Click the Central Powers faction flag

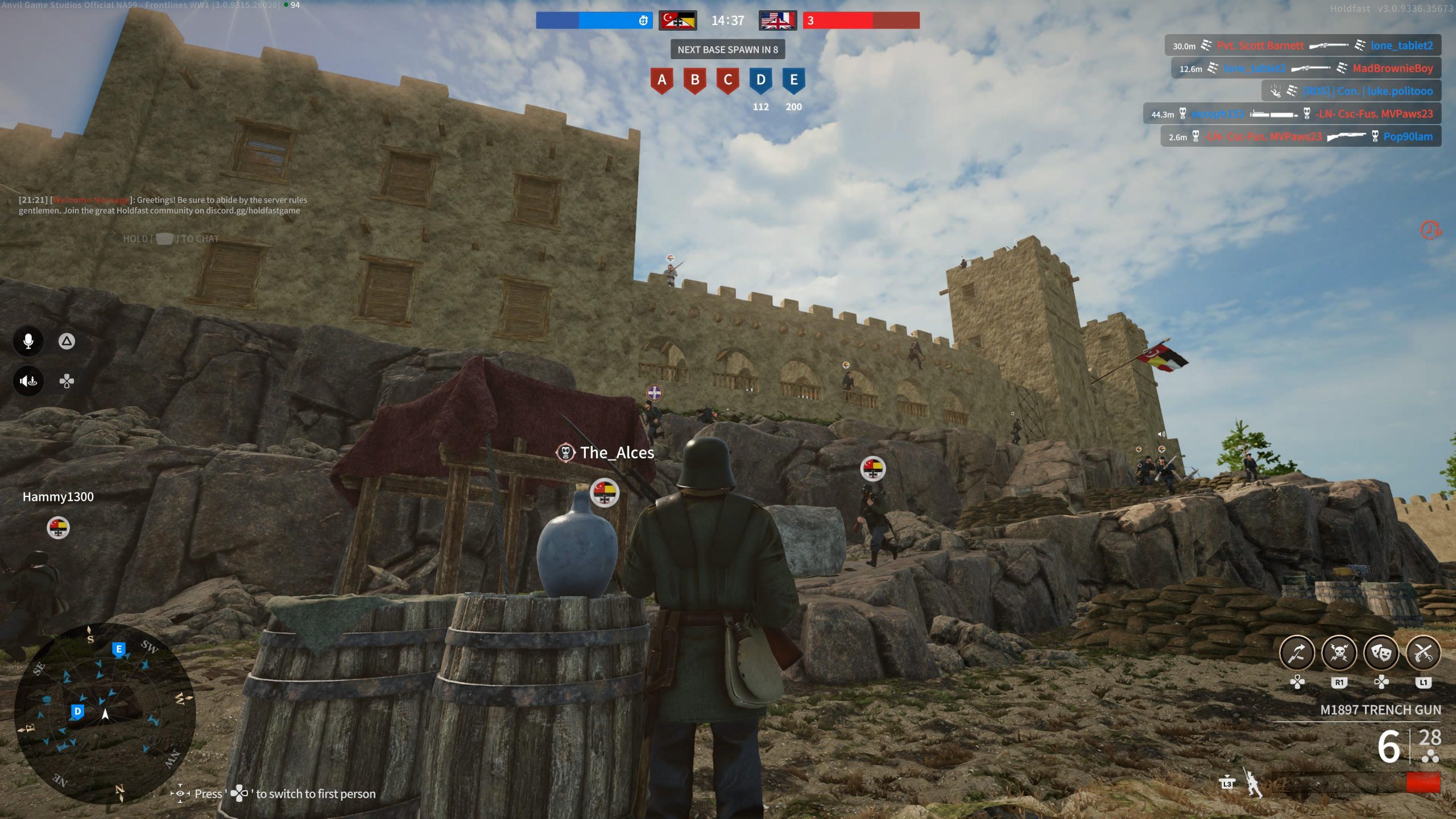coord(677,21)
